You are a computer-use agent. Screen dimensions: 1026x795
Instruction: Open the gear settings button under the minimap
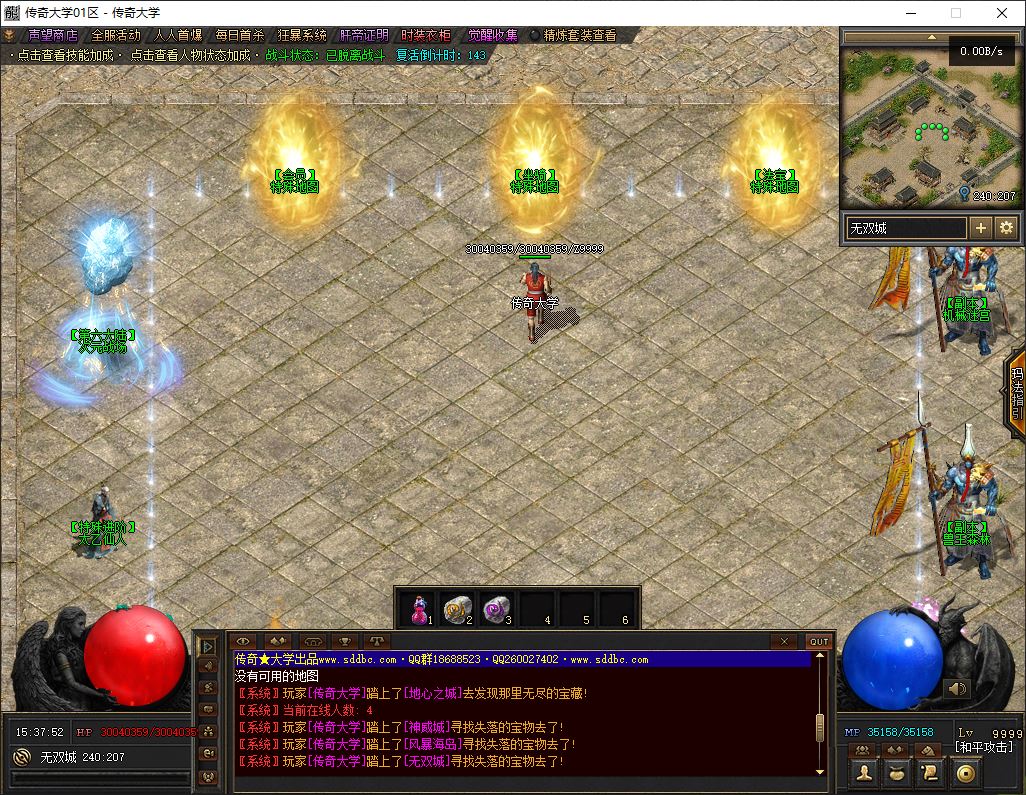(x=1005, y=228)
